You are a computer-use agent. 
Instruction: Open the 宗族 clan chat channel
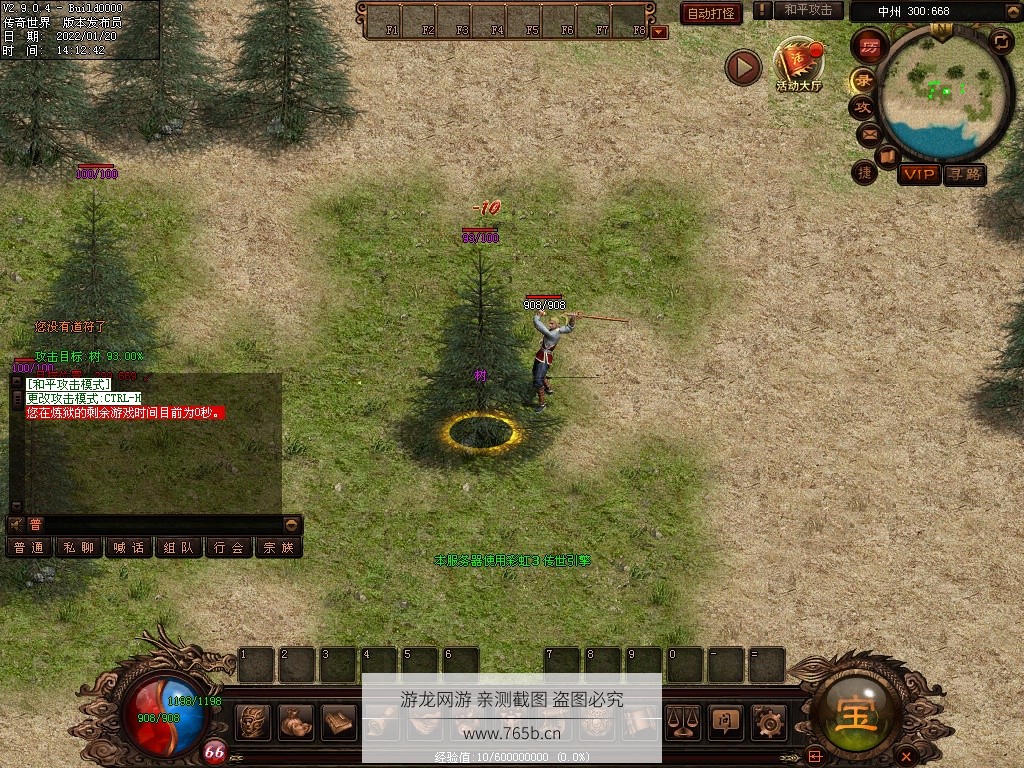[278, 548]
